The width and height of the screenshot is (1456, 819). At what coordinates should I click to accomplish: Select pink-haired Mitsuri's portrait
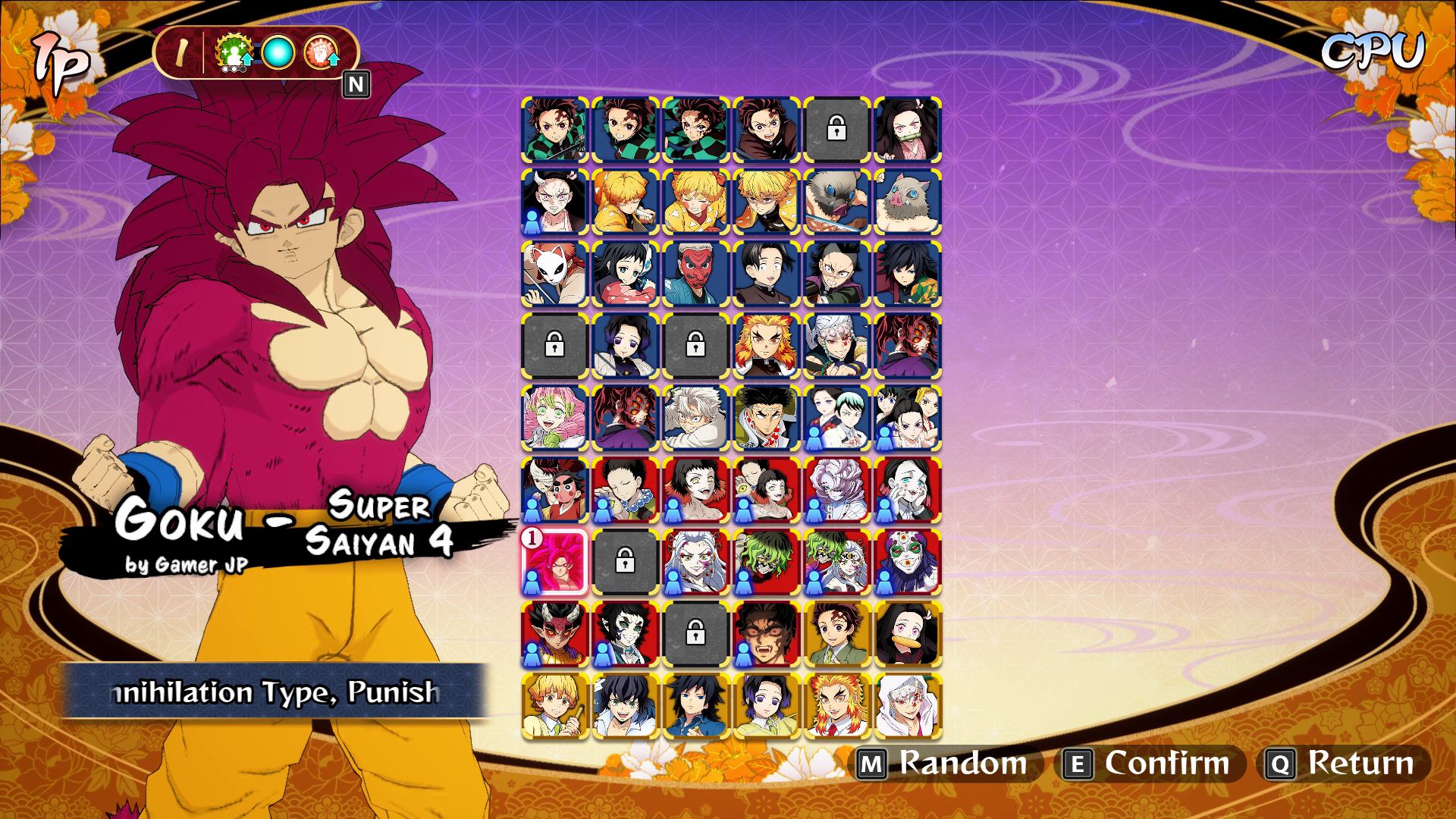pyautogui.click(x=554, y=418)
